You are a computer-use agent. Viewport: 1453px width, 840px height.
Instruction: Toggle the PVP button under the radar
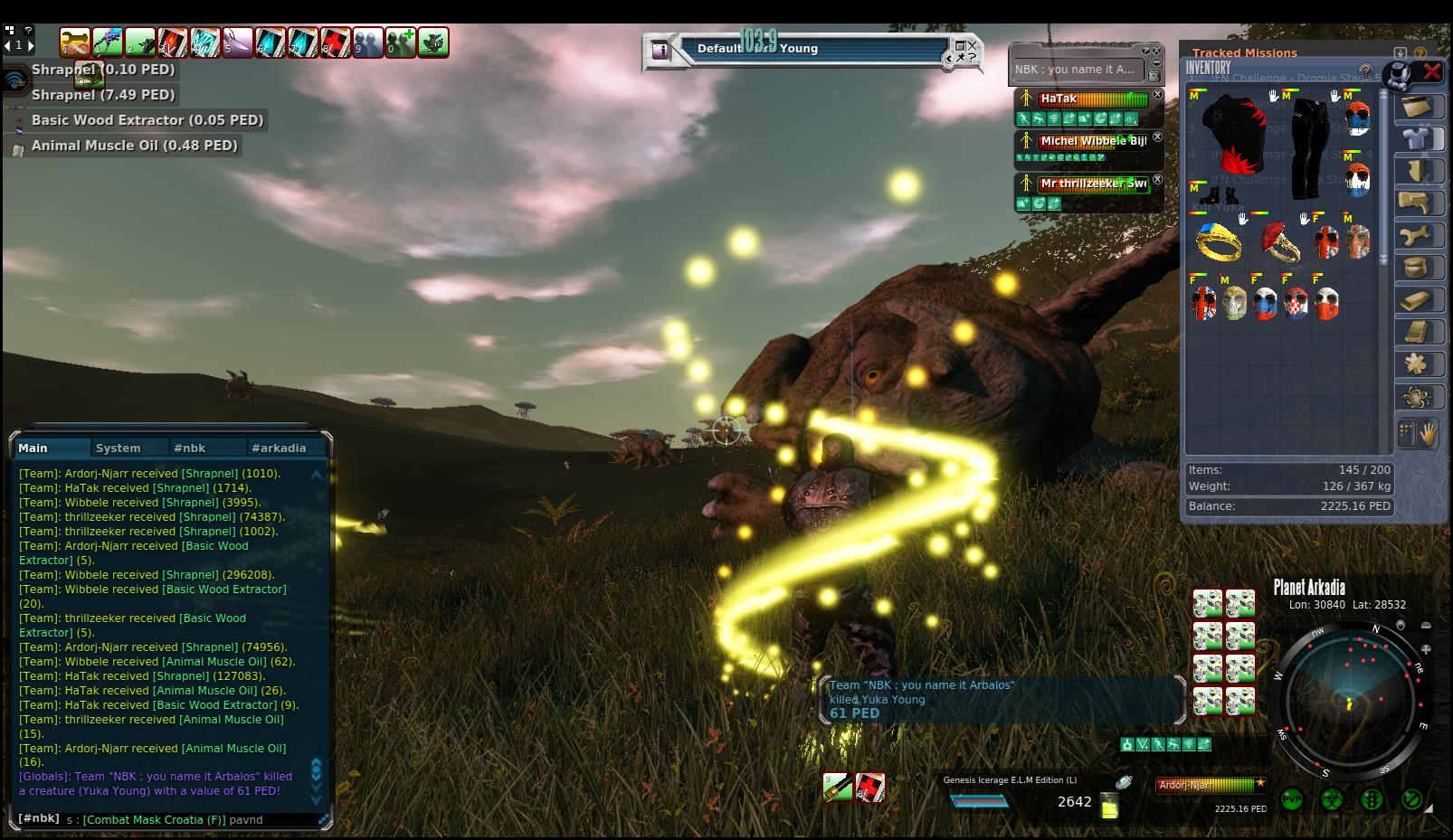(x=1291, y=800)
